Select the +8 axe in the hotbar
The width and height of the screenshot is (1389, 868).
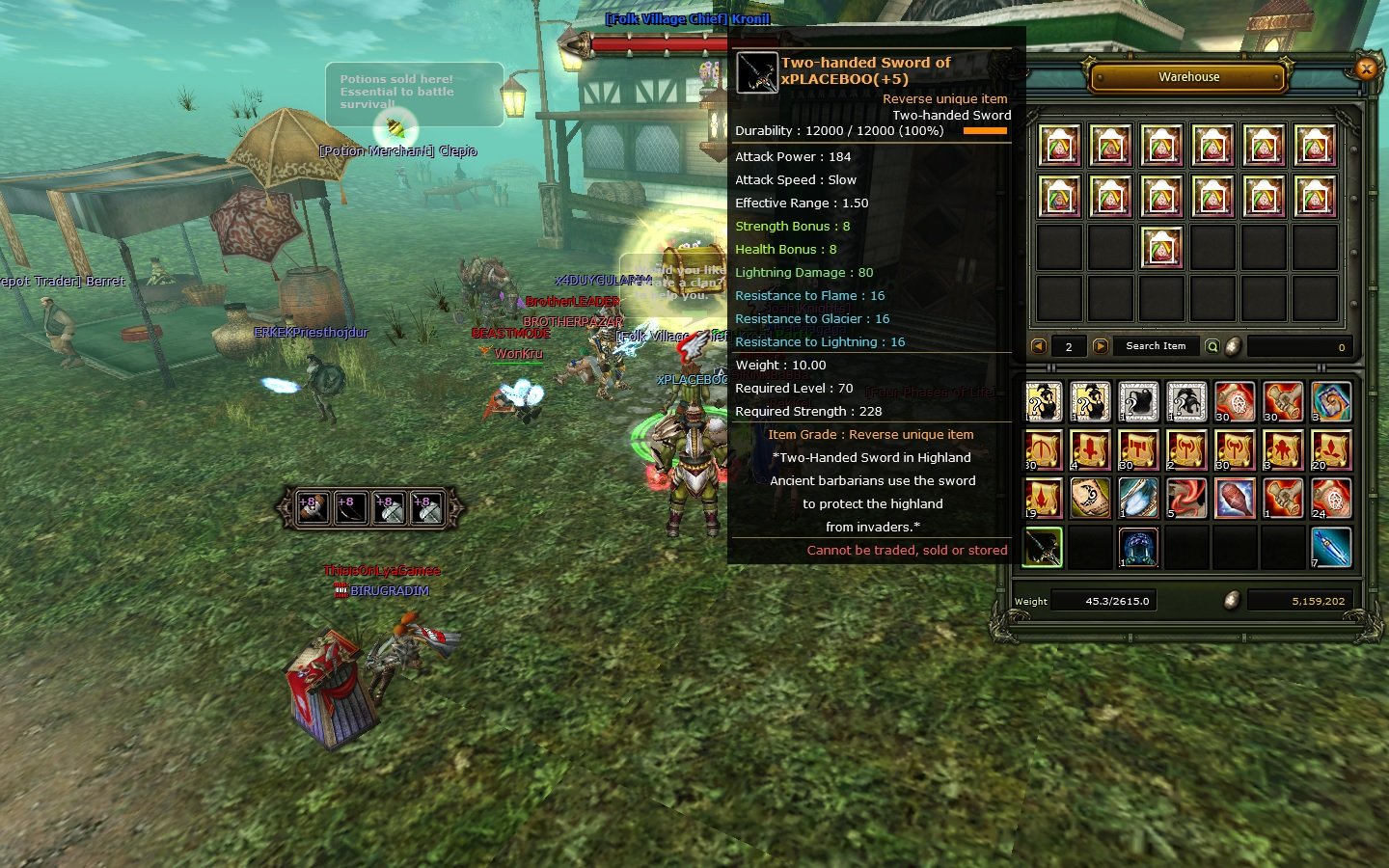pos(390,508)
